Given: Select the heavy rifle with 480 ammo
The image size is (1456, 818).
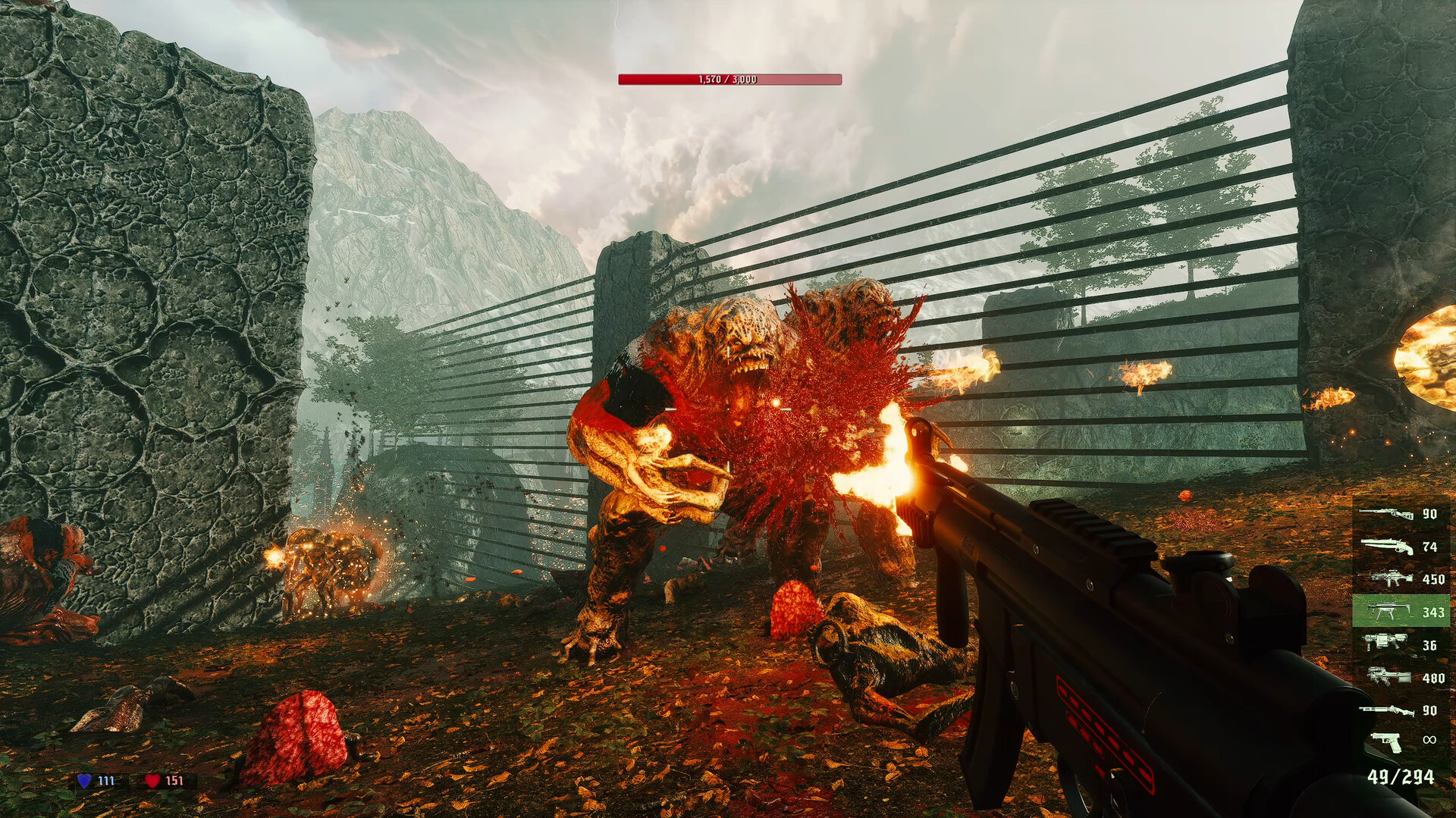Looking at the screenshot, I should 1389,675.
